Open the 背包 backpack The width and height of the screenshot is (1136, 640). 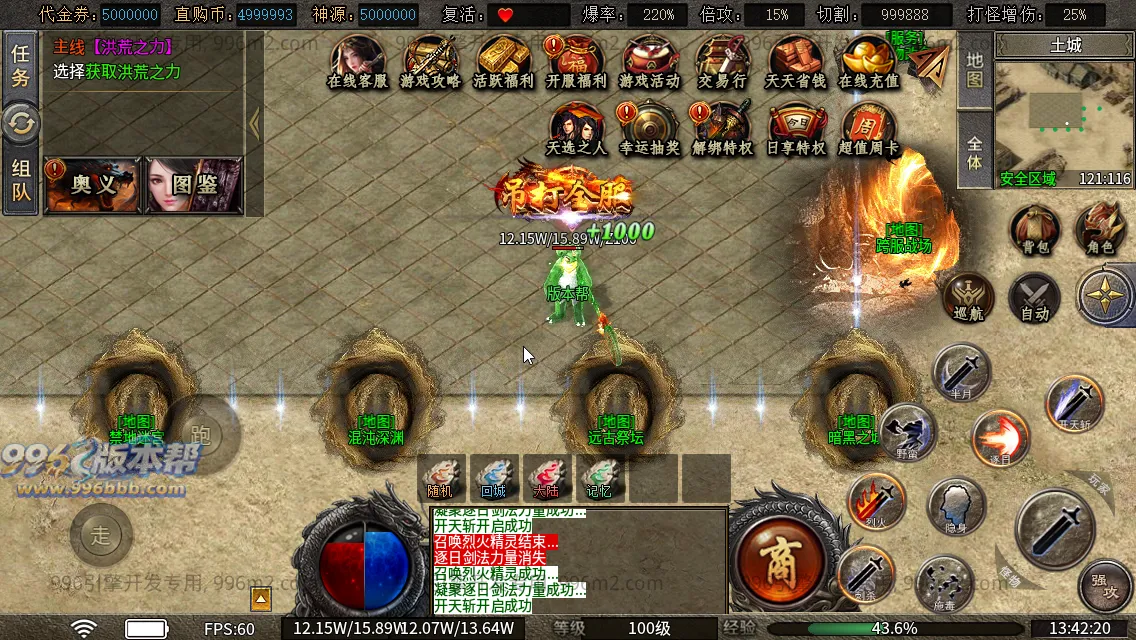(x=1034, y=229)
